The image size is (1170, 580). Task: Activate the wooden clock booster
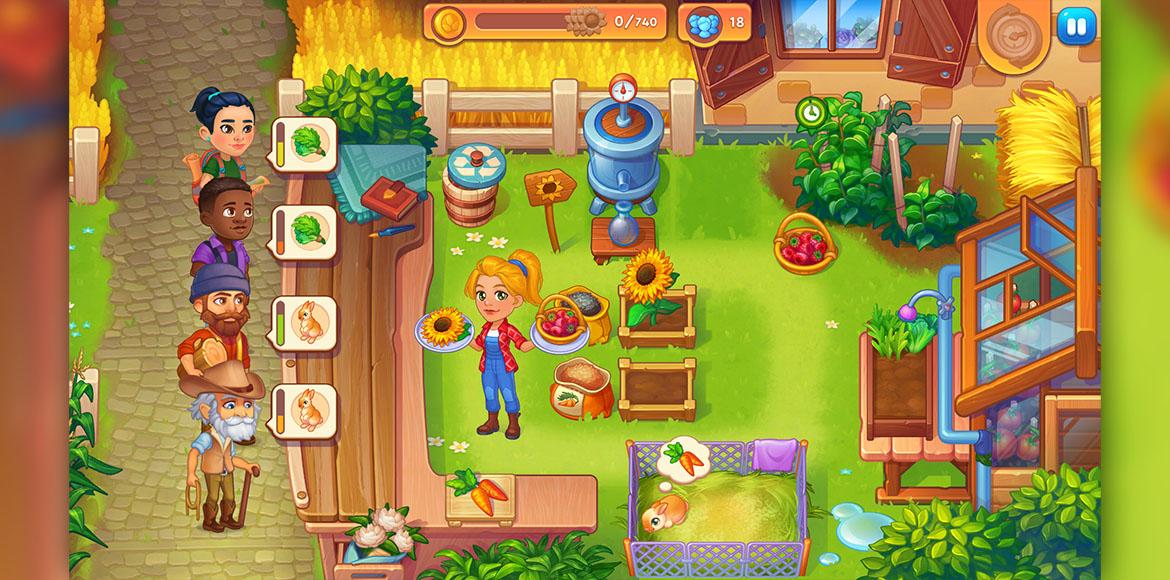tap(1014, 34)
